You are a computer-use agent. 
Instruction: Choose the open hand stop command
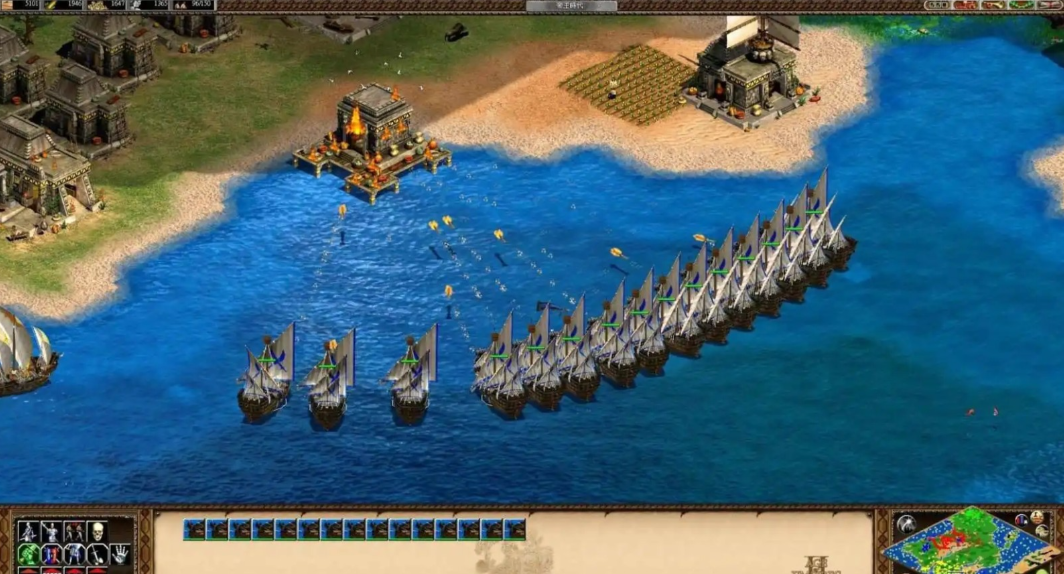(x=120, y=554)
